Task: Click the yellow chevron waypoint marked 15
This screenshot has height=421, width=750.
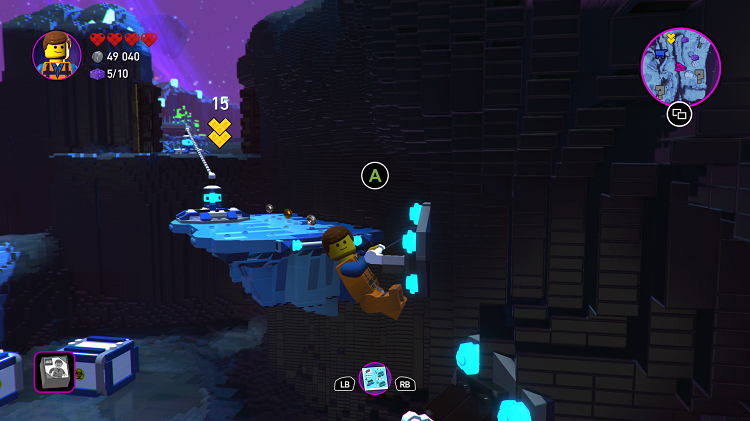Action: tap(219, 131)
